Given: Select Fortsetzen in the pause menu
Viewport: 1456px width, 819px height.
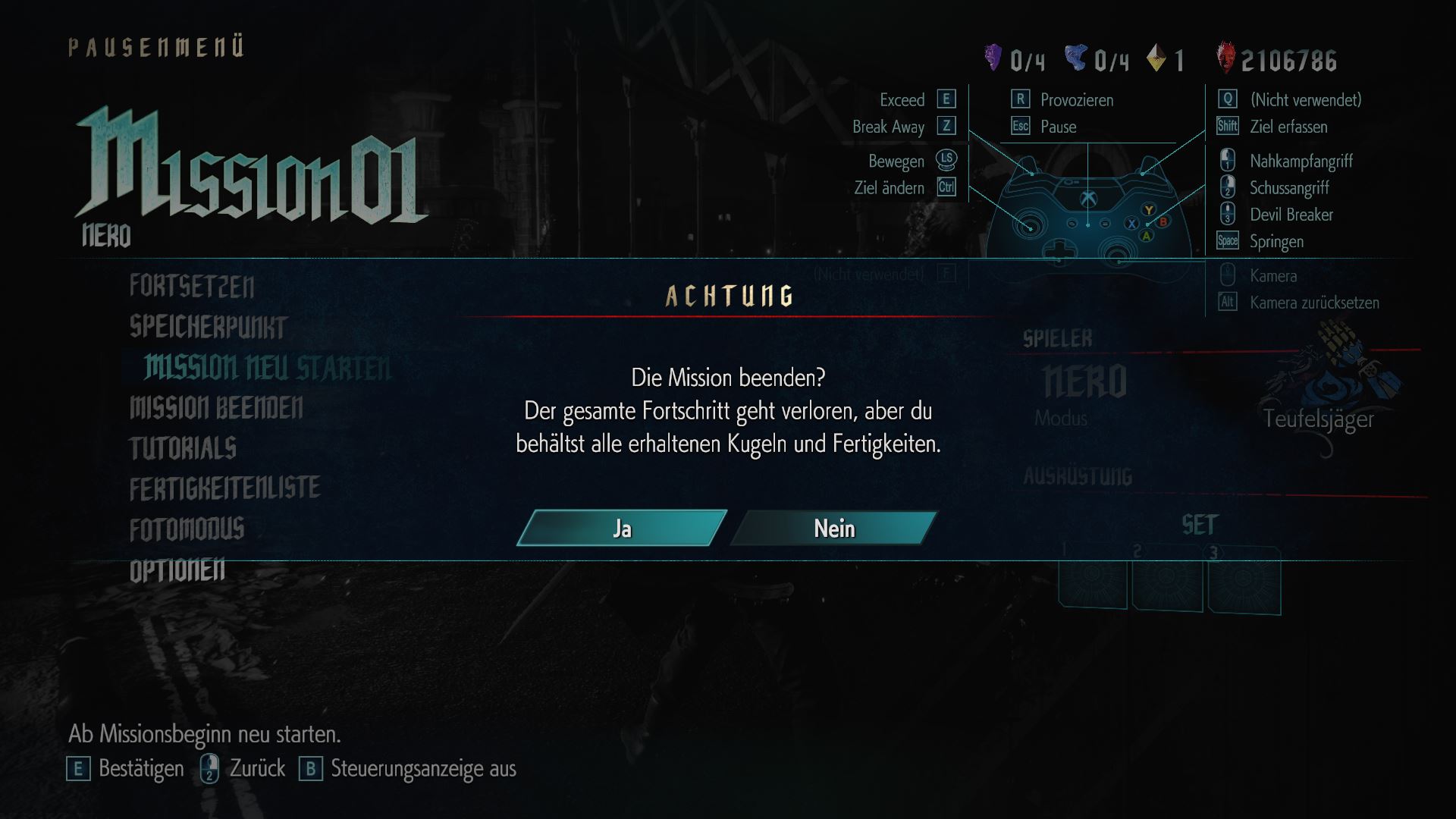Looking at the screenshot, I should [x=192, y=287].
